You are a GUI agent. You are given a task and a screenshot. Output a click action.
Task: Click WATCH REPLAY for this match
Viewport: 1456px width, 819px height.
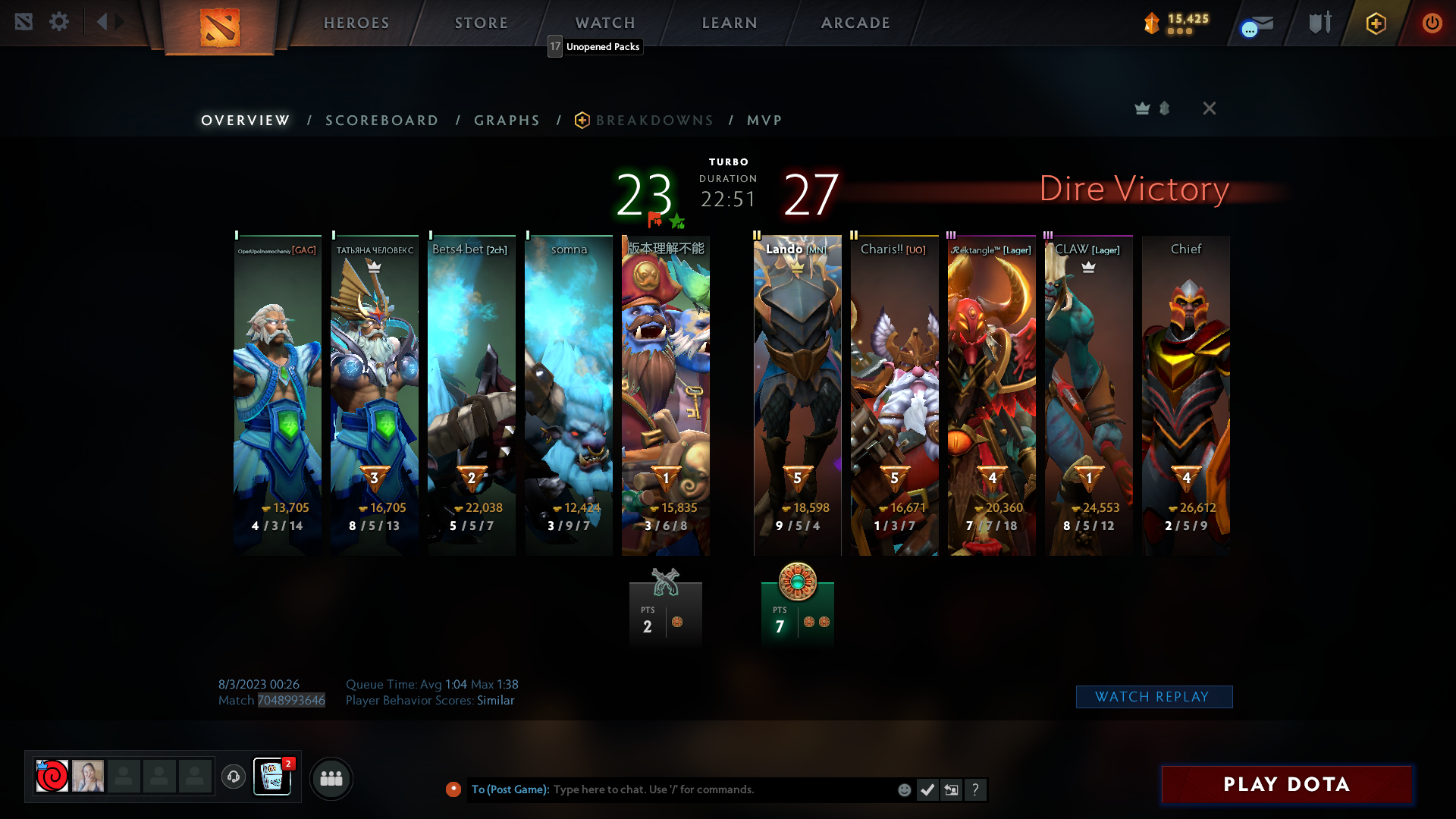pos(1153,696)
